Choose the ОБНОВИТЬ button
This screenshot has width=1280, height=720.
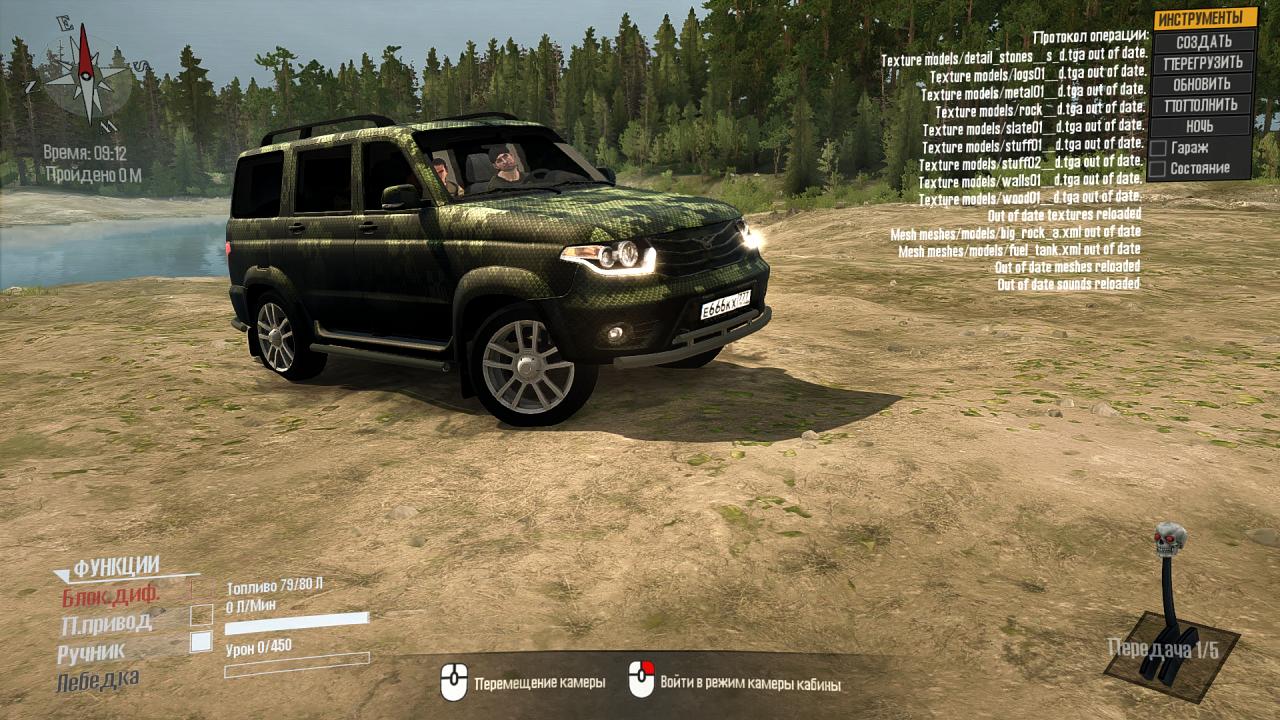click(x=1203, y=84)
